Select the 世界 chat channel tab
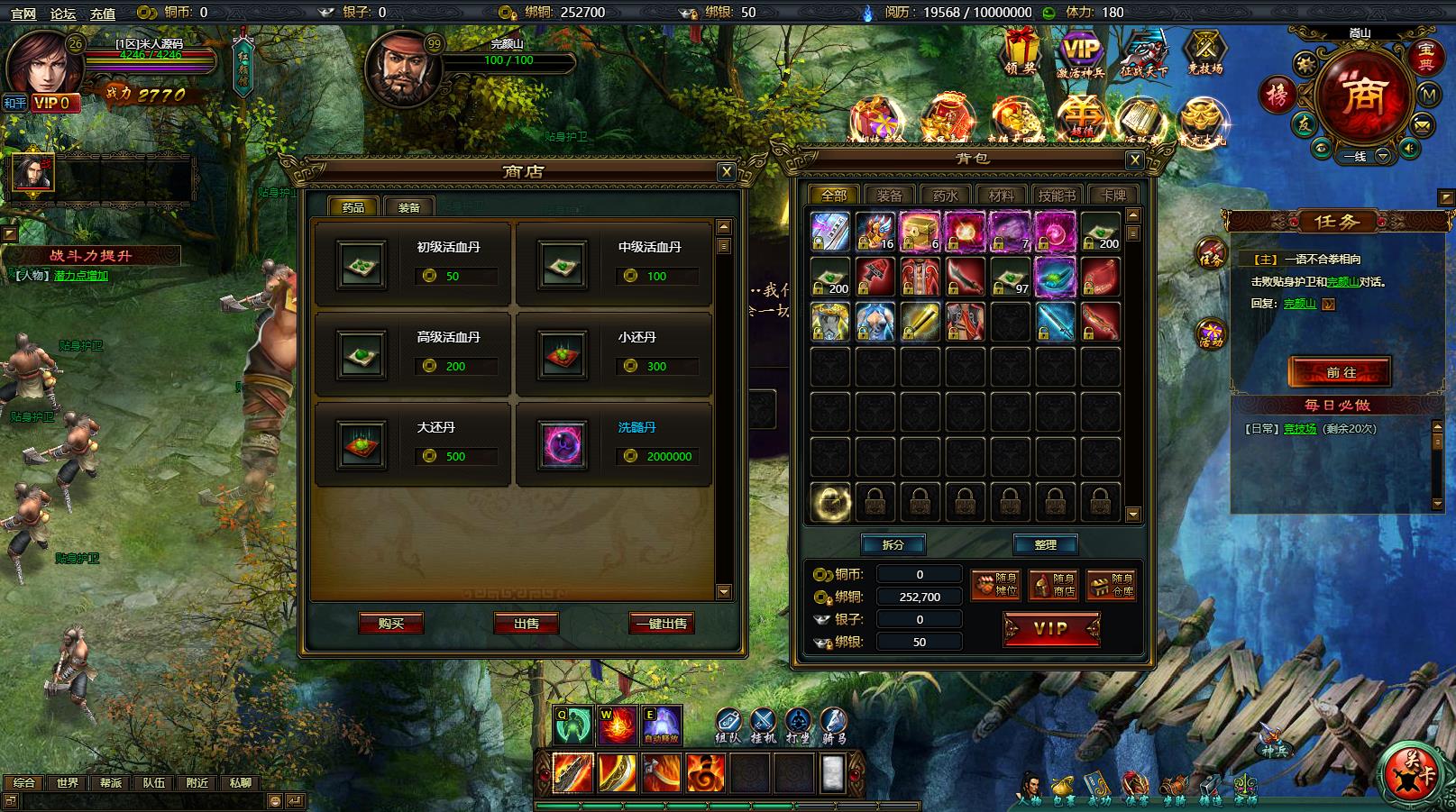The width and height of the screenshot is (1456, 812). (x=68, y=783)
